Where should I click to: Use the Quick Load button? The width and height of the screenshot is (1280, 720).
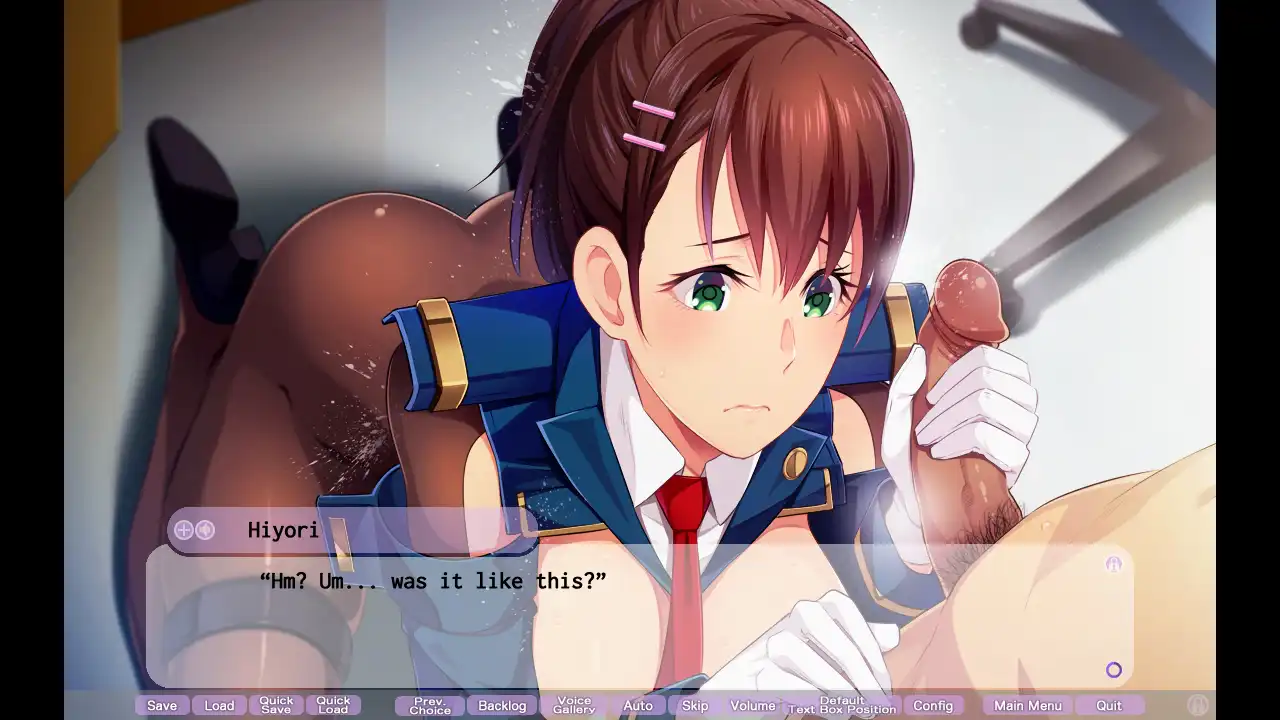click(333, 706)
